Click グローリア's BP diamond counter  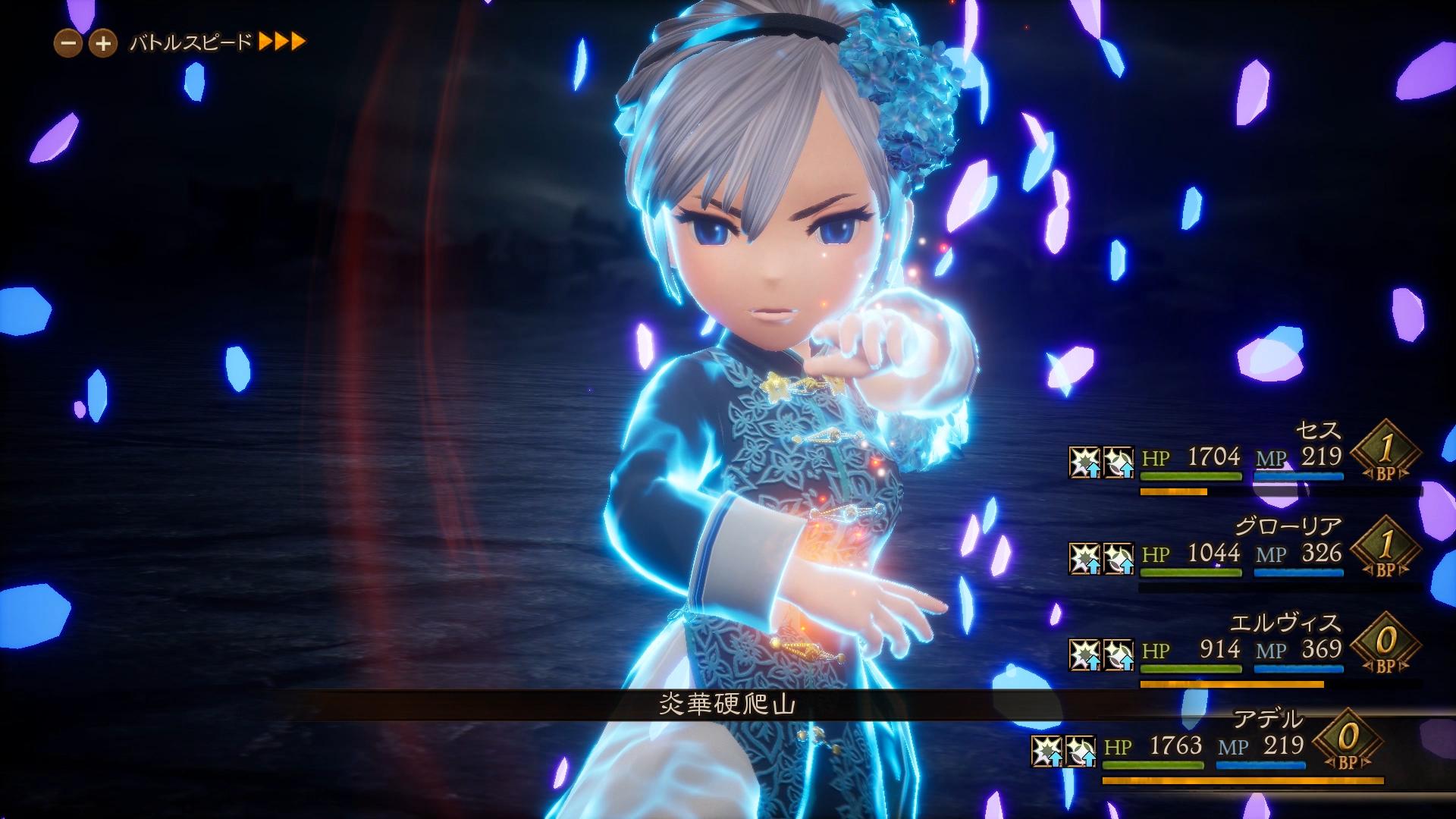point(1385,548)
